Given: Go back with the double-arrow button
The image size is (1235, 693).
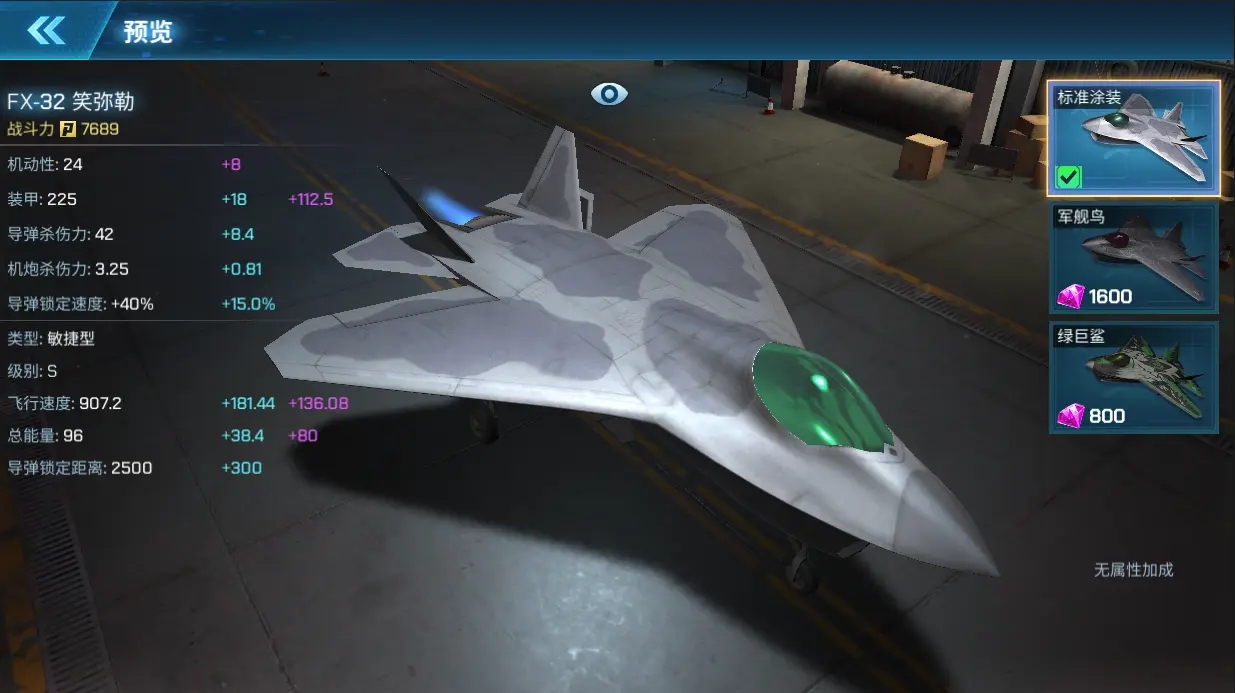Looking at the screenshot, I should [46, 31].
